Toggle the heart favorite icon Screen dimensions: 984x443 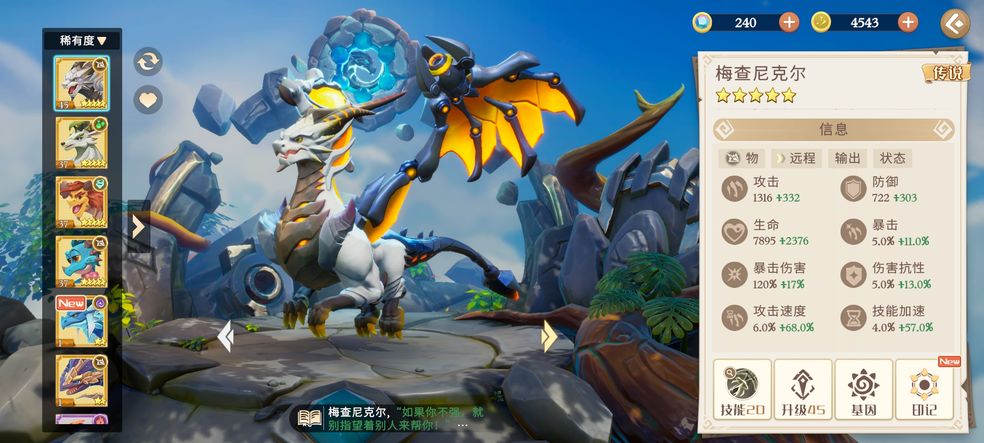point(148,99)
